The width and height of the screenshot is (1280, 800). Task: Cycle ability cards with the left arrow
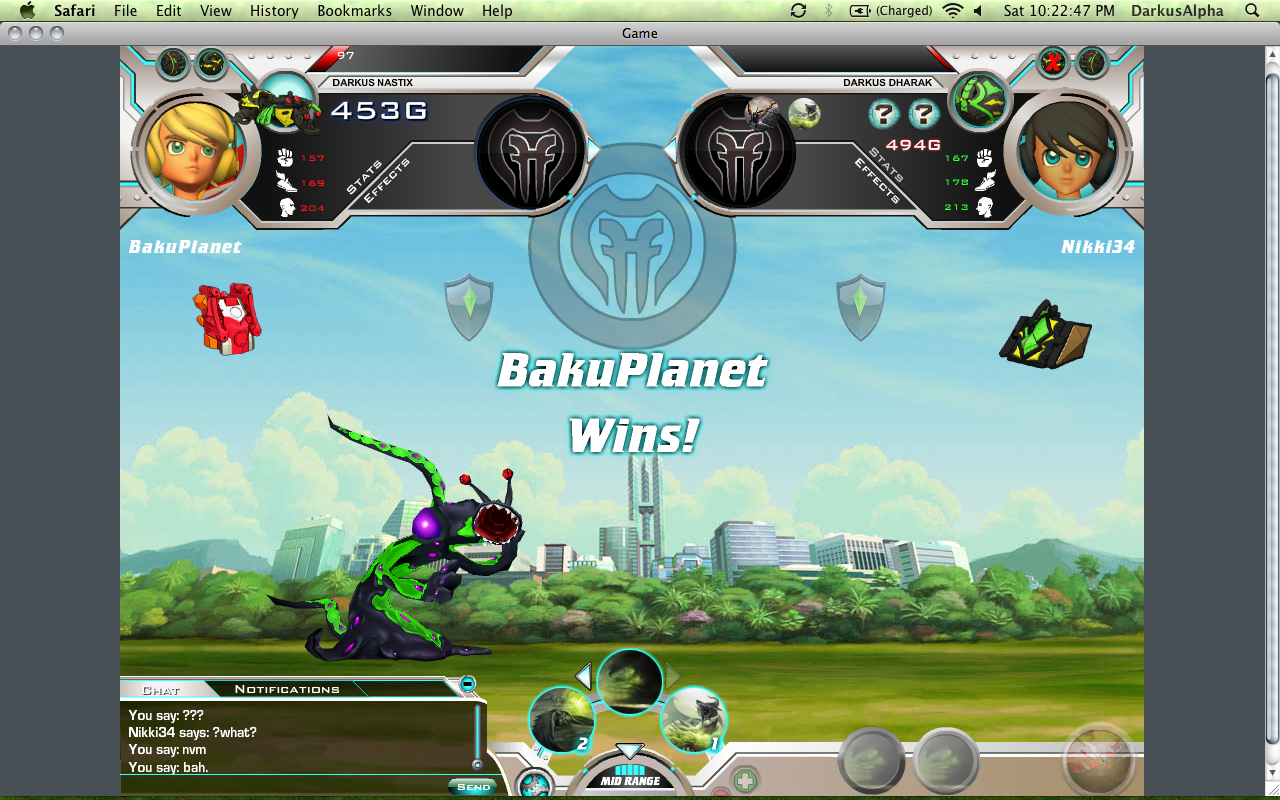584,676
